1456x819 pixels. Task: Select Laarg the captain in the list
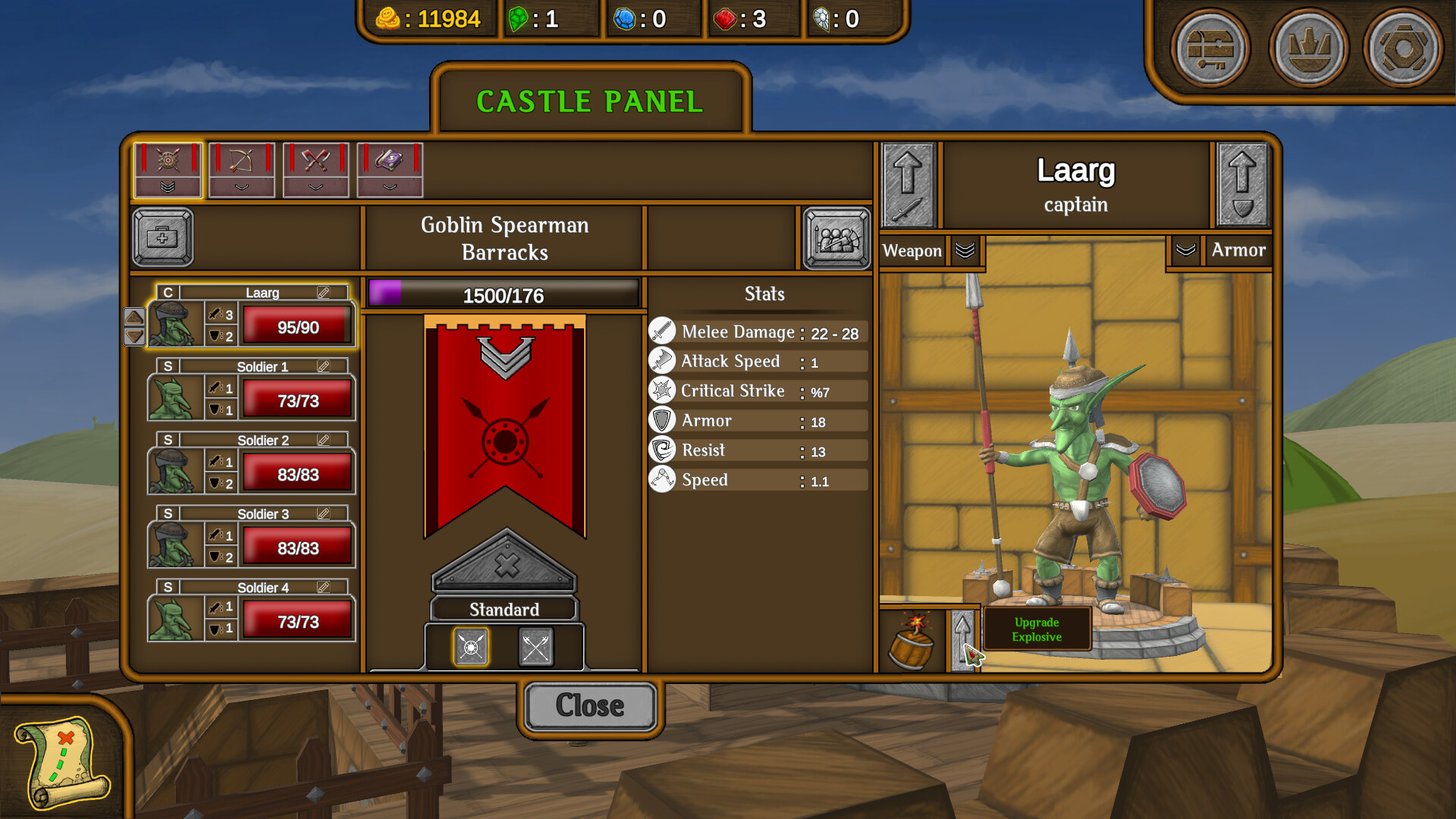tap(250, 322)
